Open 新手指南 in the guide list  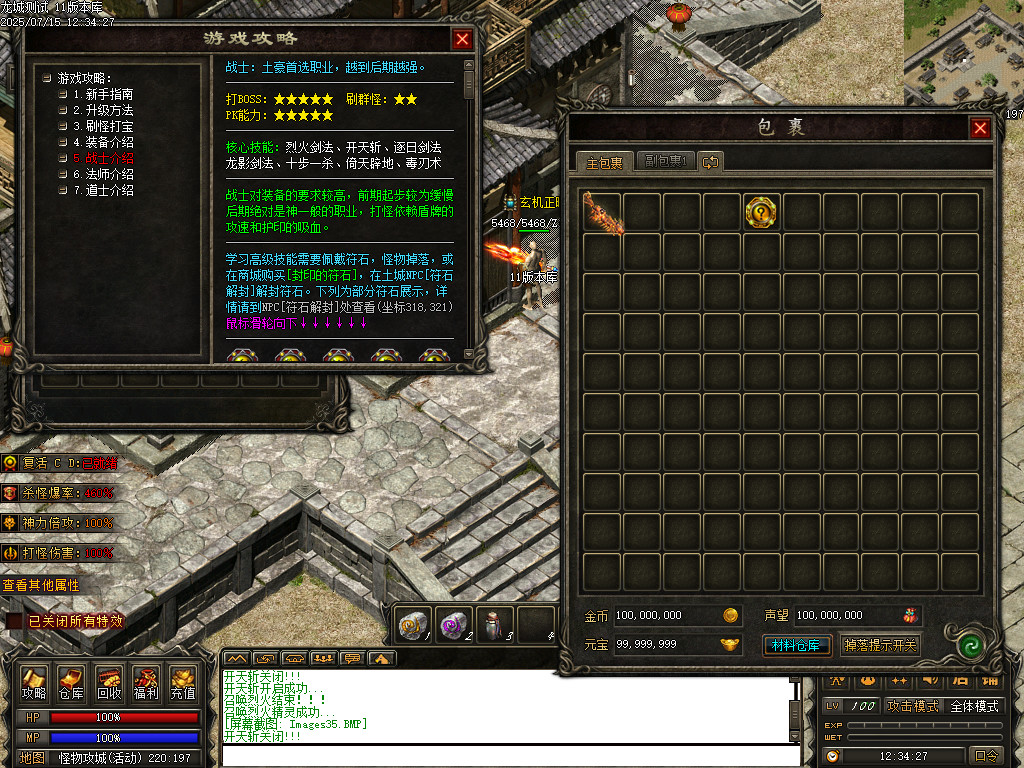pos(109,94)
